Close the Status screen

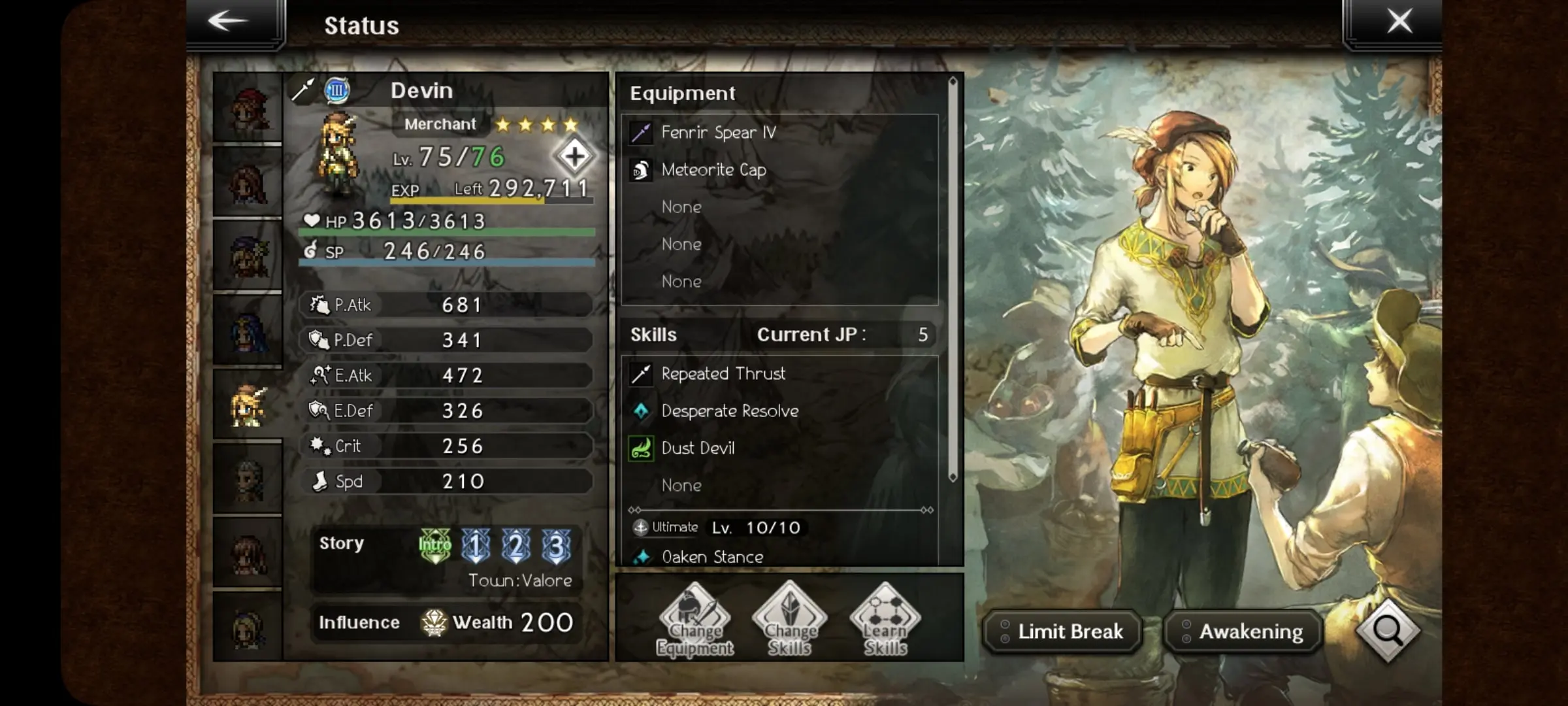(x=1399, y=22)
